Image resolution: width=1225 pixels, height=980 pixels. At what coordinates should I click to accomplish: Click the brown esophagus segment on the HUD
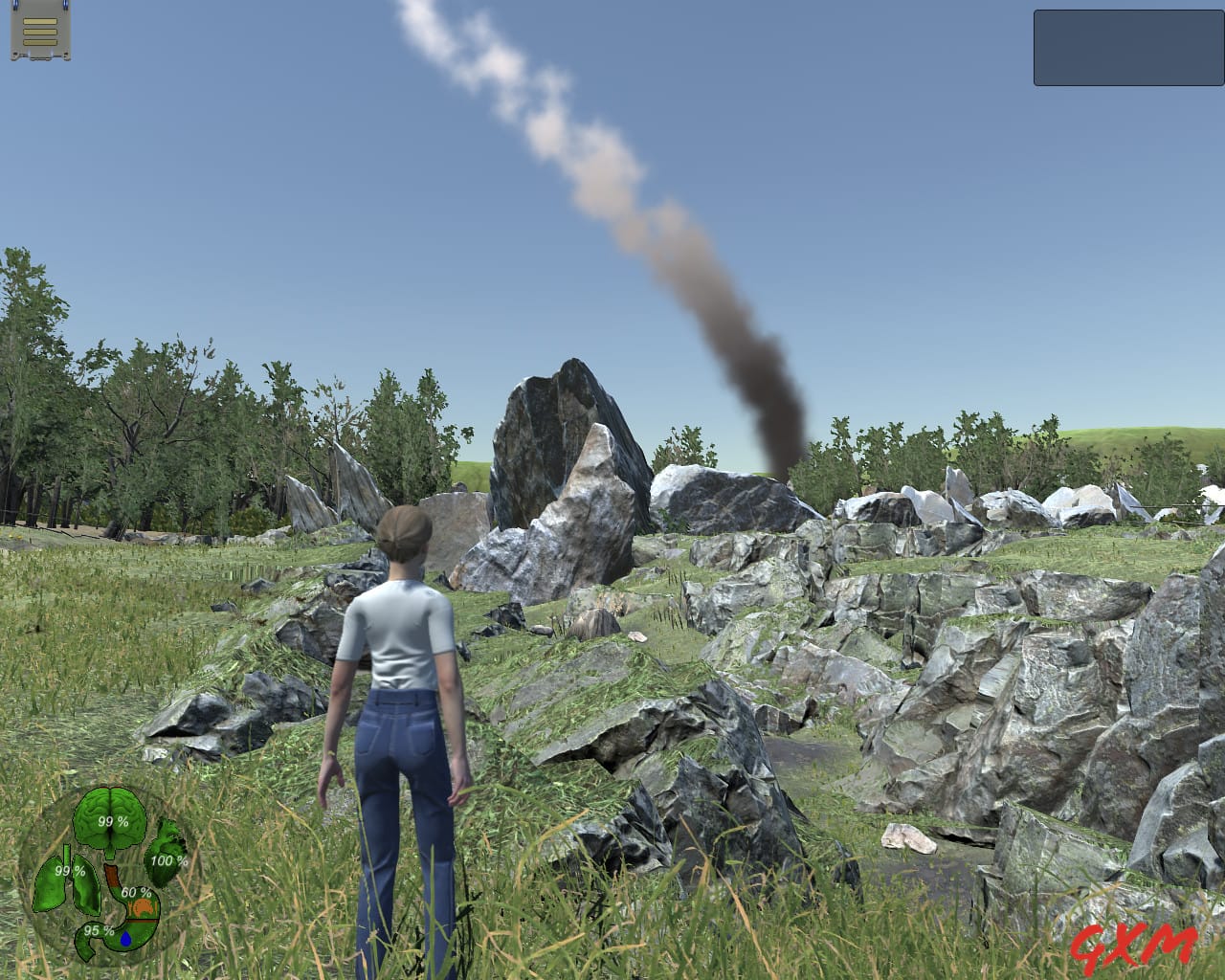(111, 874)
